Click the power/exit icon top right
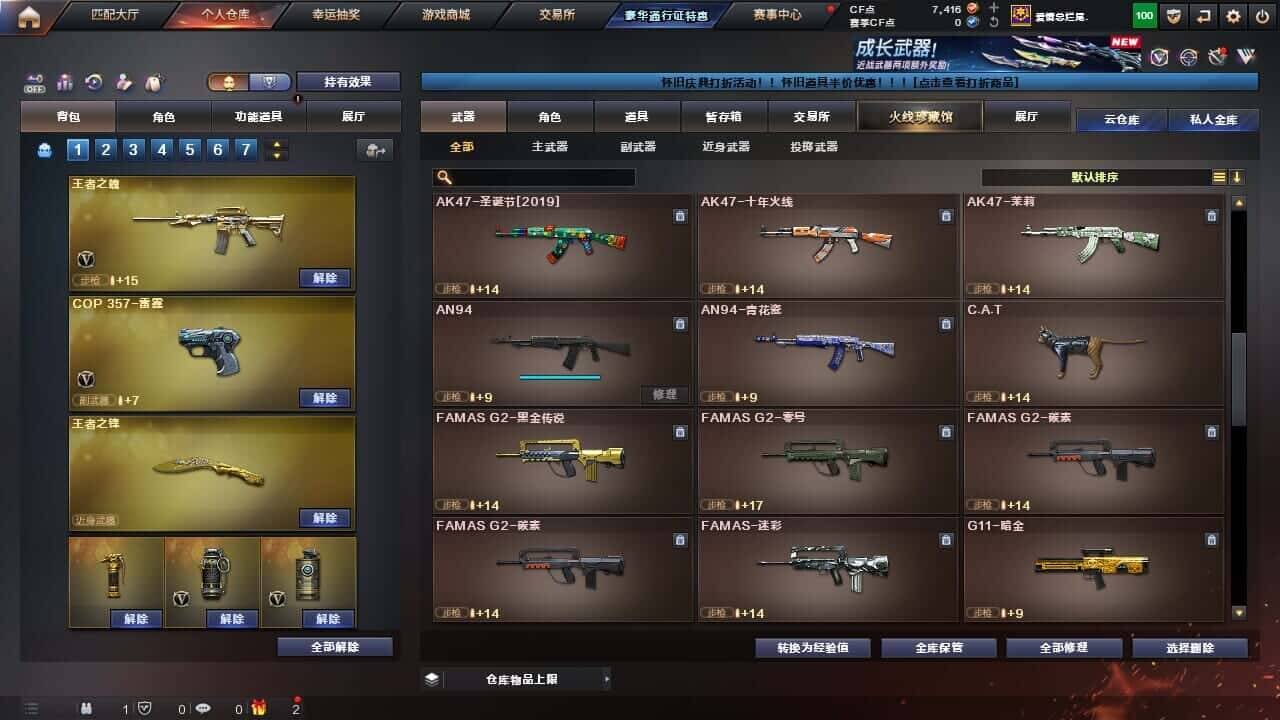 point(1261,15)
